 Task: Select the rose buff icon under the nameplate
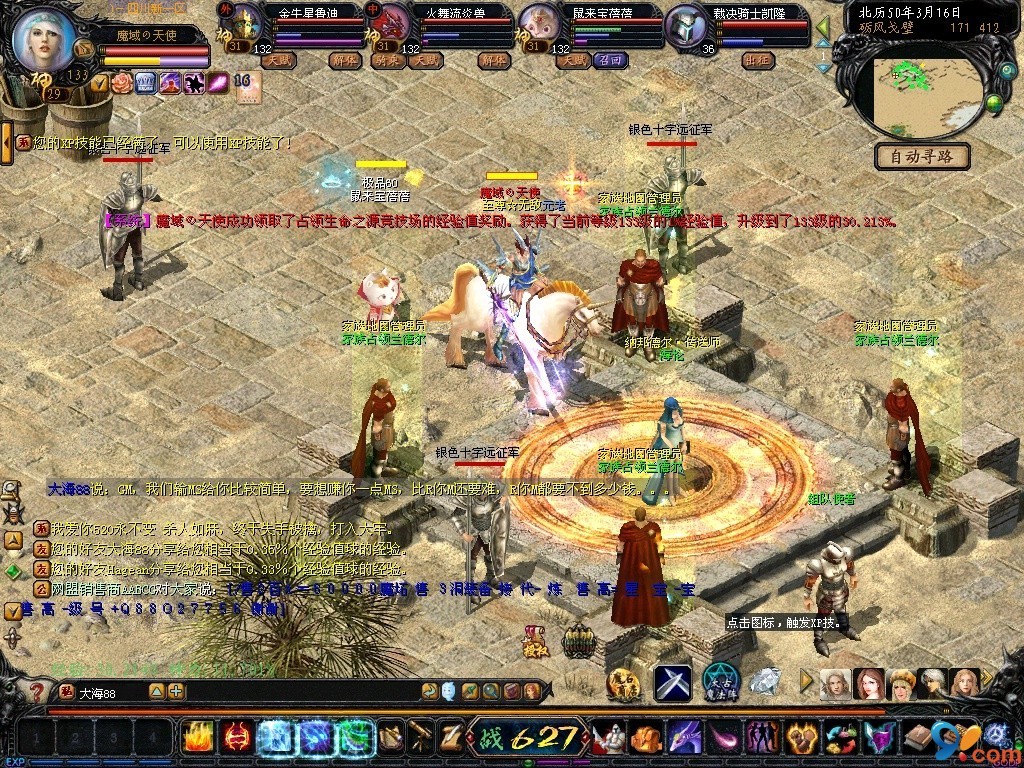[122, 83]
